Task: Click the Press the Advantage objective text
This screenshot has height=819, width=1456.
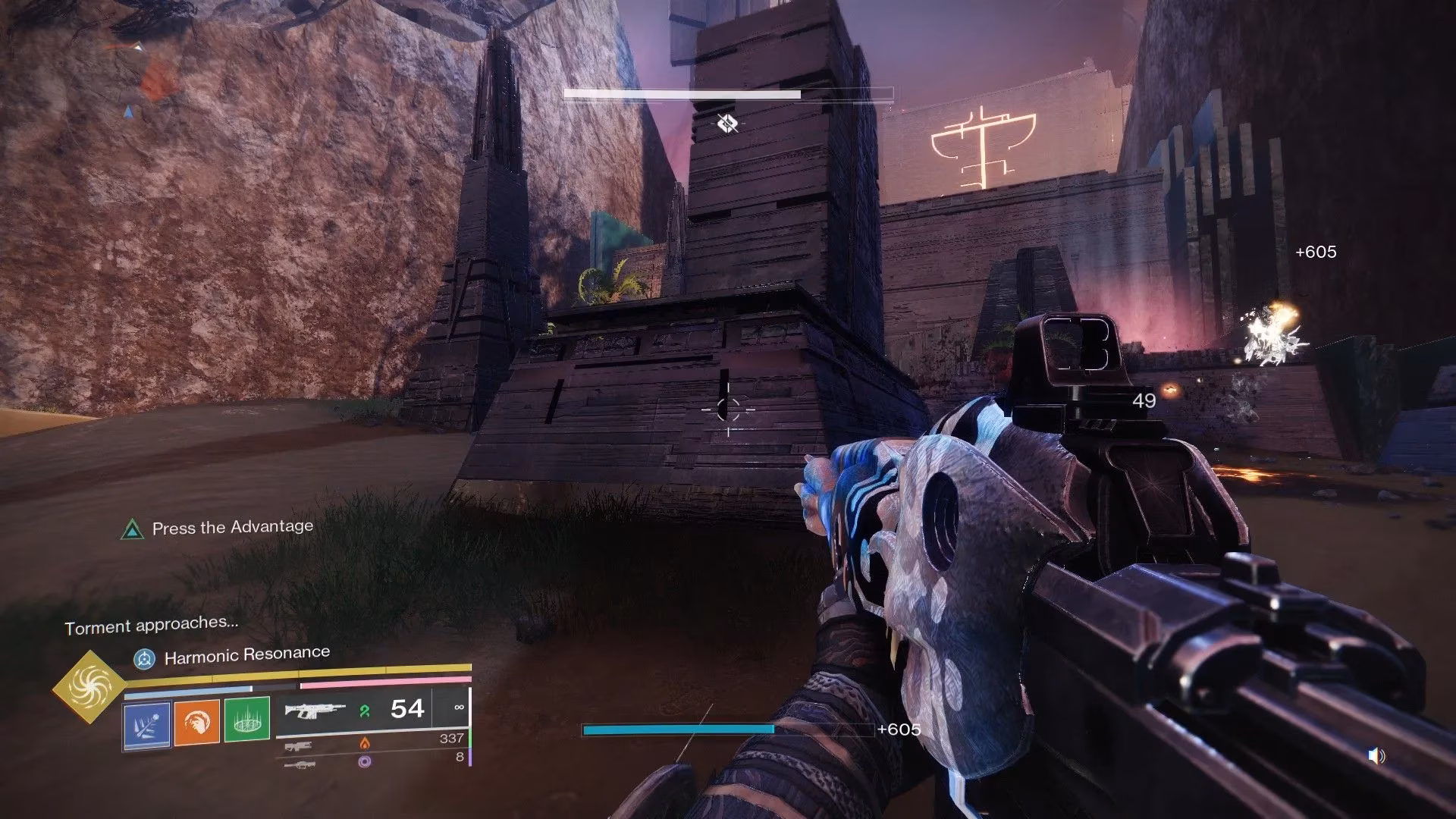Action: tap(231, 526)
